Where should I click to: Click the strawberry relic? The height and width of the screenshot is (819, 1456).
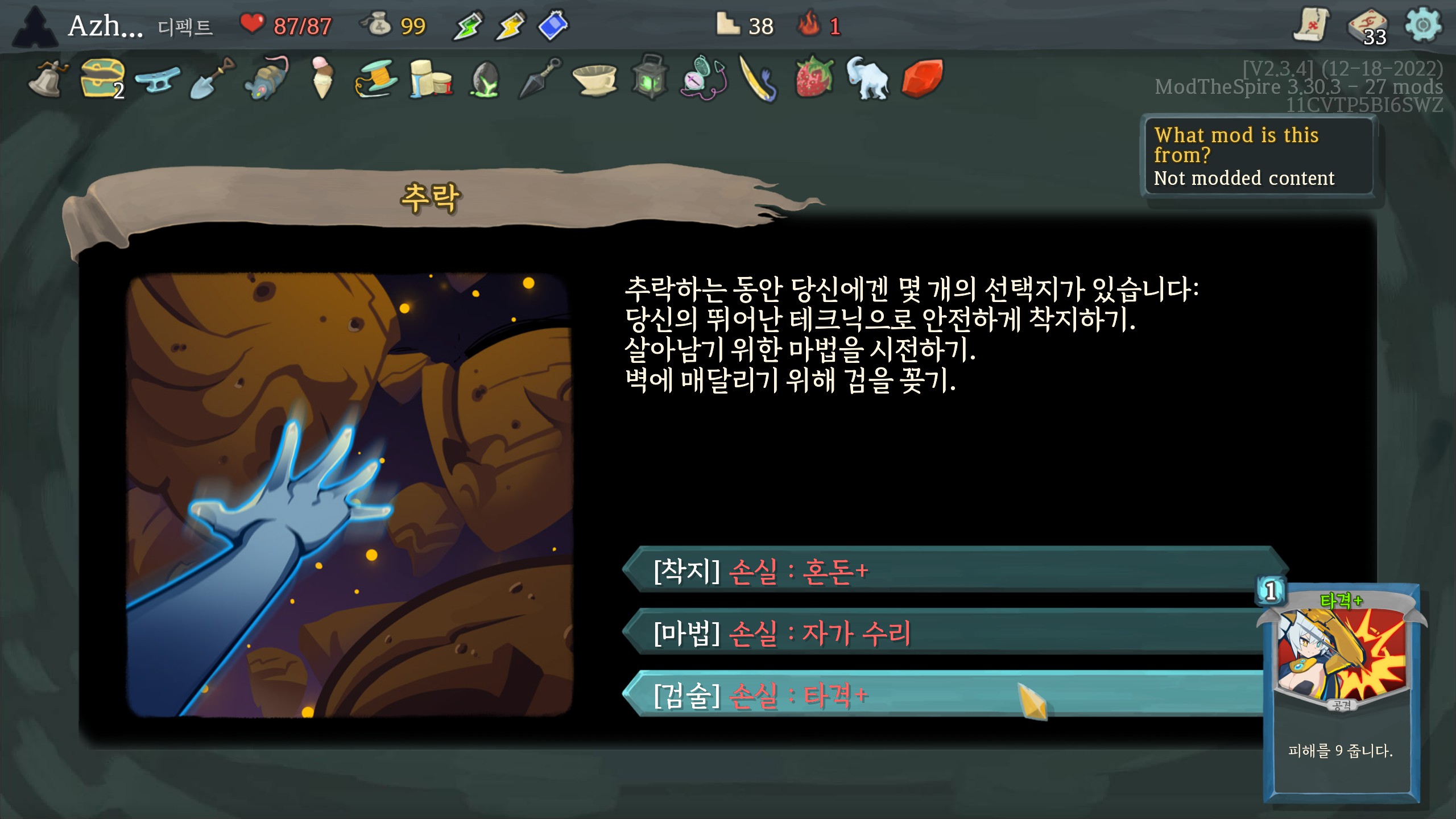(814, 79)
